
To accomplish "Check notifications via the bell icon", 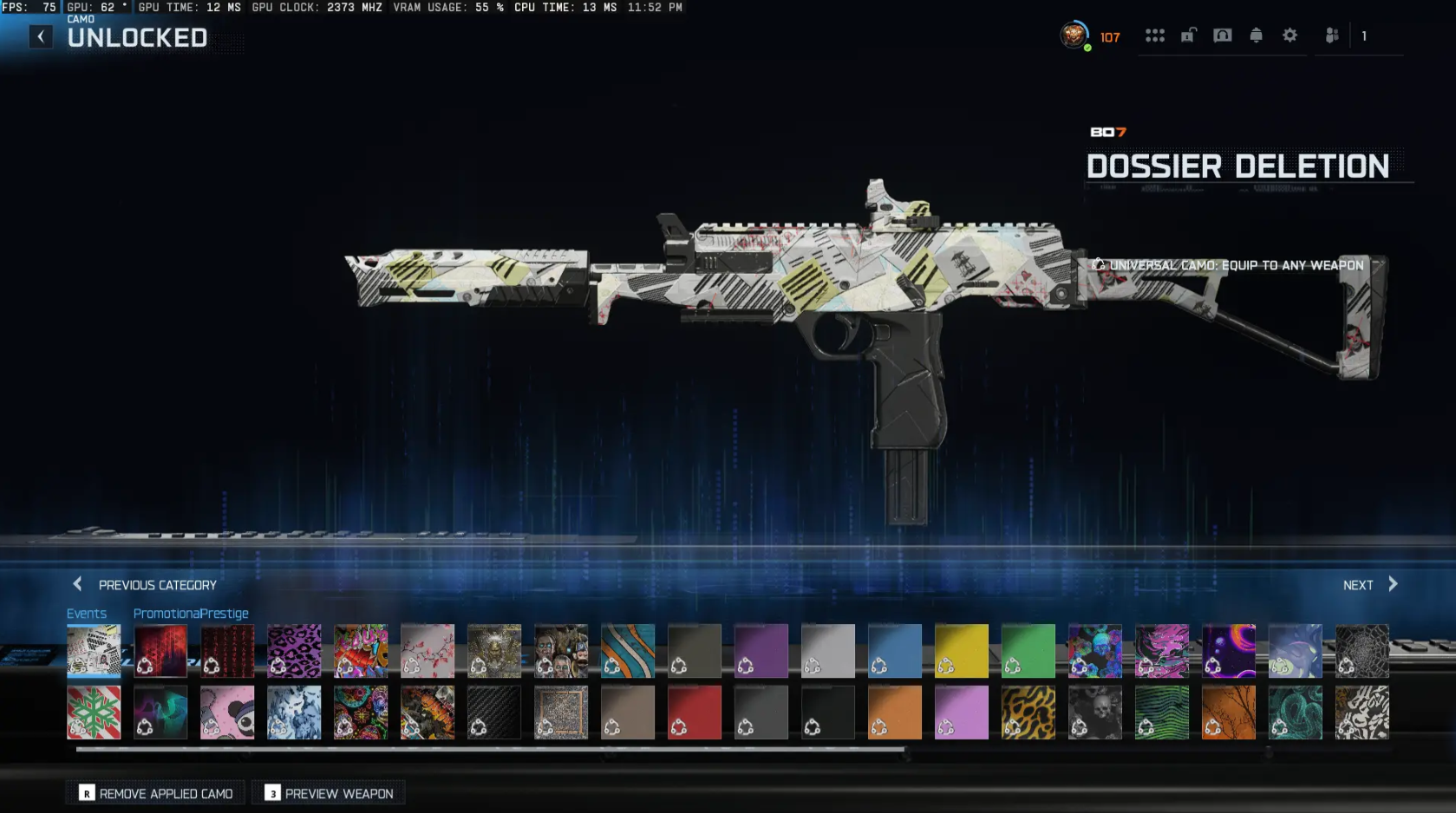I will tap(1256, 36).
